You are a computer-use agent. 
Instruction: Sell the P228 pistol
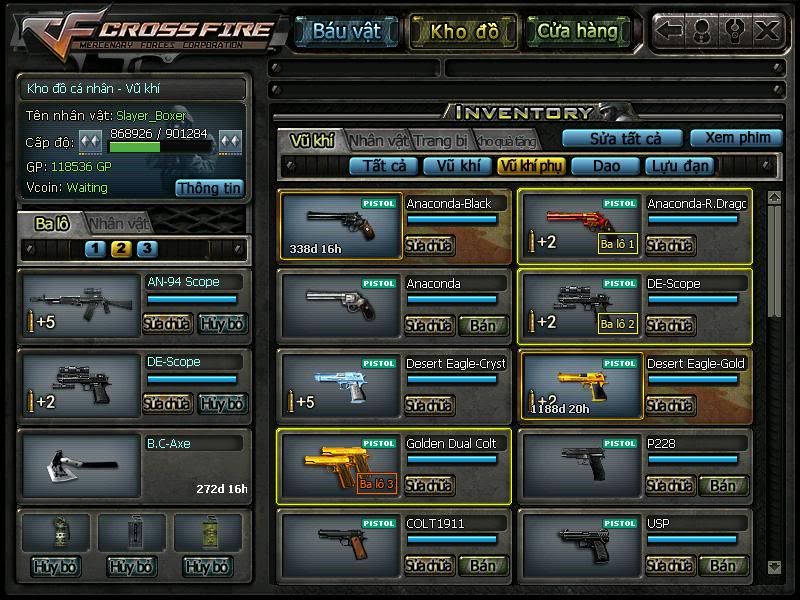coord(723,485)
